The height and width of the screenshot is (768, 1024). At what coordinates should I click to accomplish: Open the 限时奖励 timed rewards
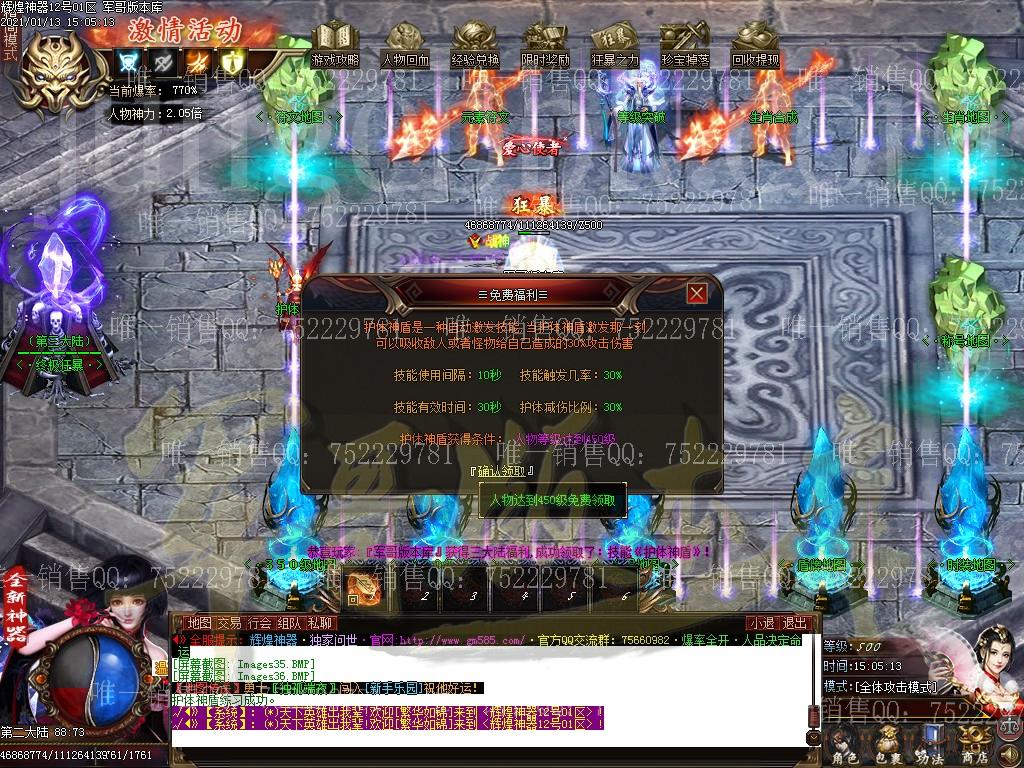point(545,46)
